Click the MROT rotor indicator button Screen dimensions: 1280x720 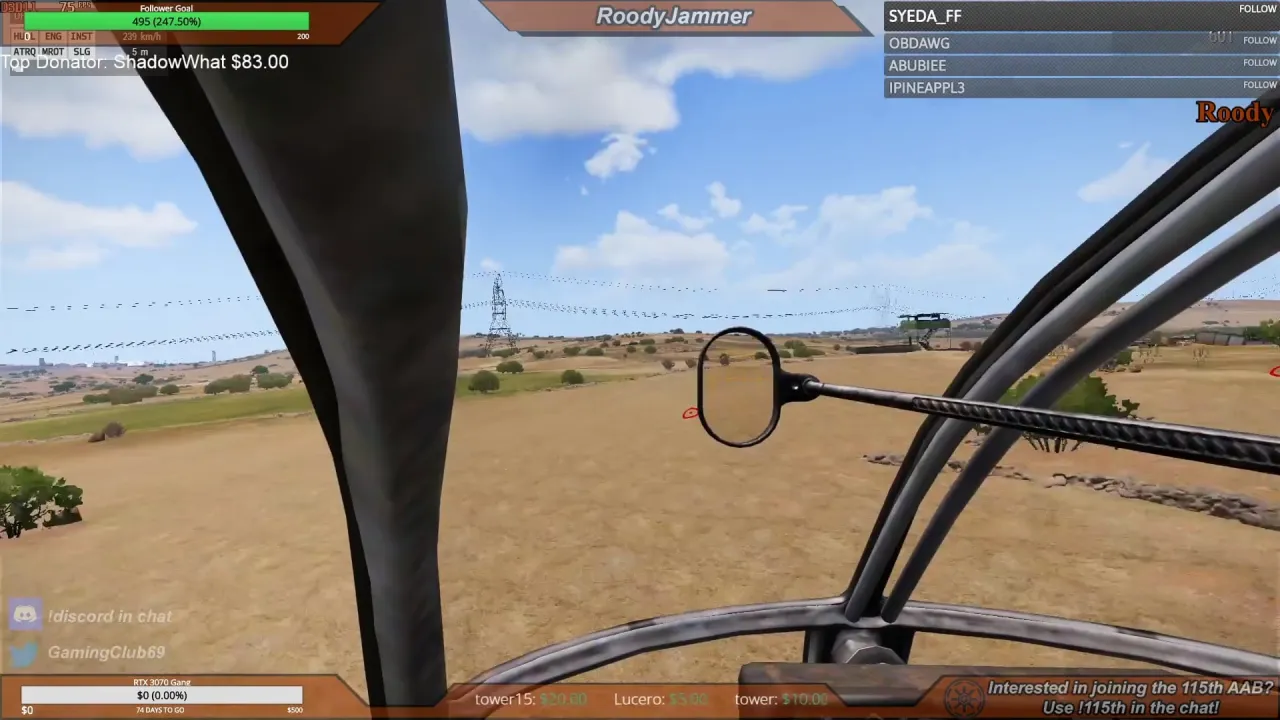pyautogui.click(x=51, y=51)
